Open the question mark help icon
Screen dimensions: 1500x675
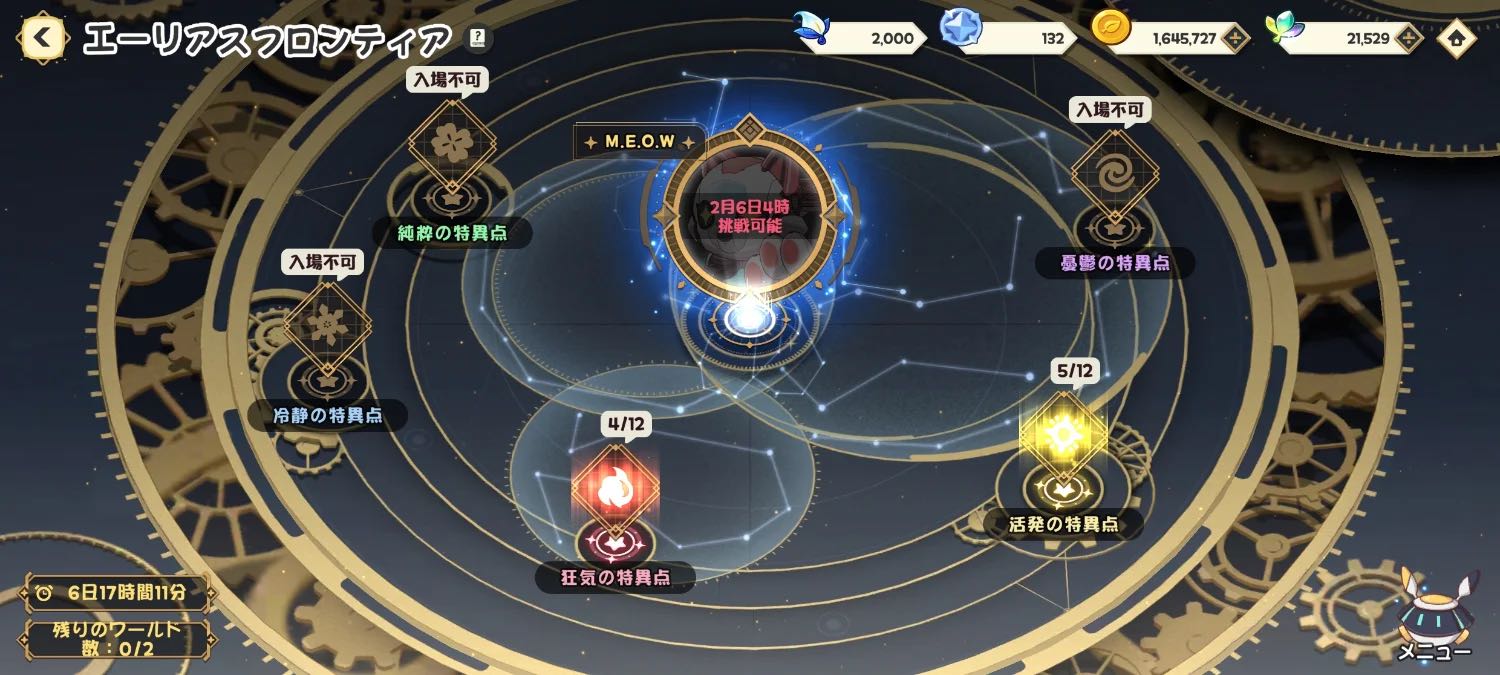coord(478,39)
